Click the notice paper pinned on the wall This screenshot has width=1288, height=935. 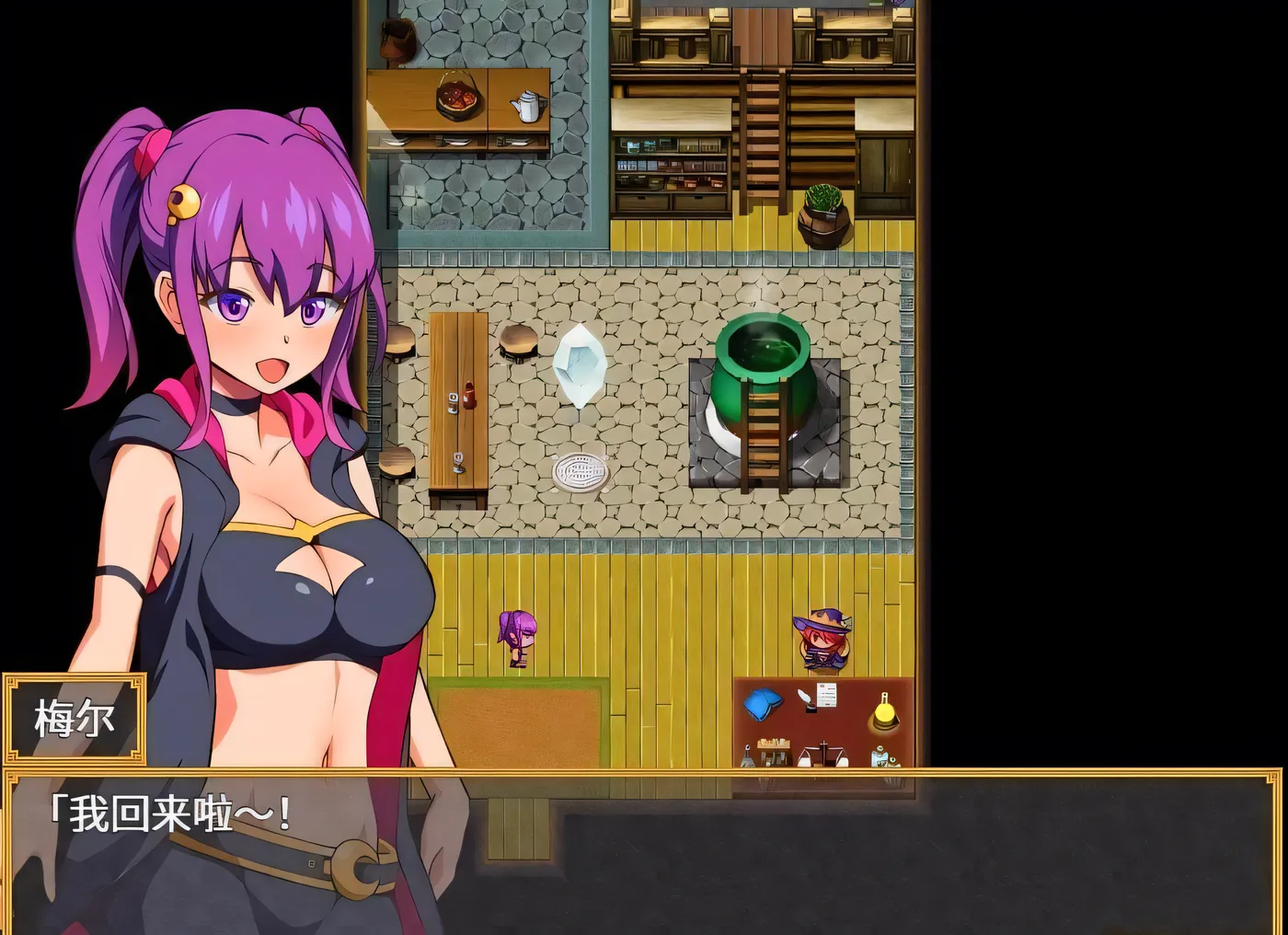coord(825,694)
